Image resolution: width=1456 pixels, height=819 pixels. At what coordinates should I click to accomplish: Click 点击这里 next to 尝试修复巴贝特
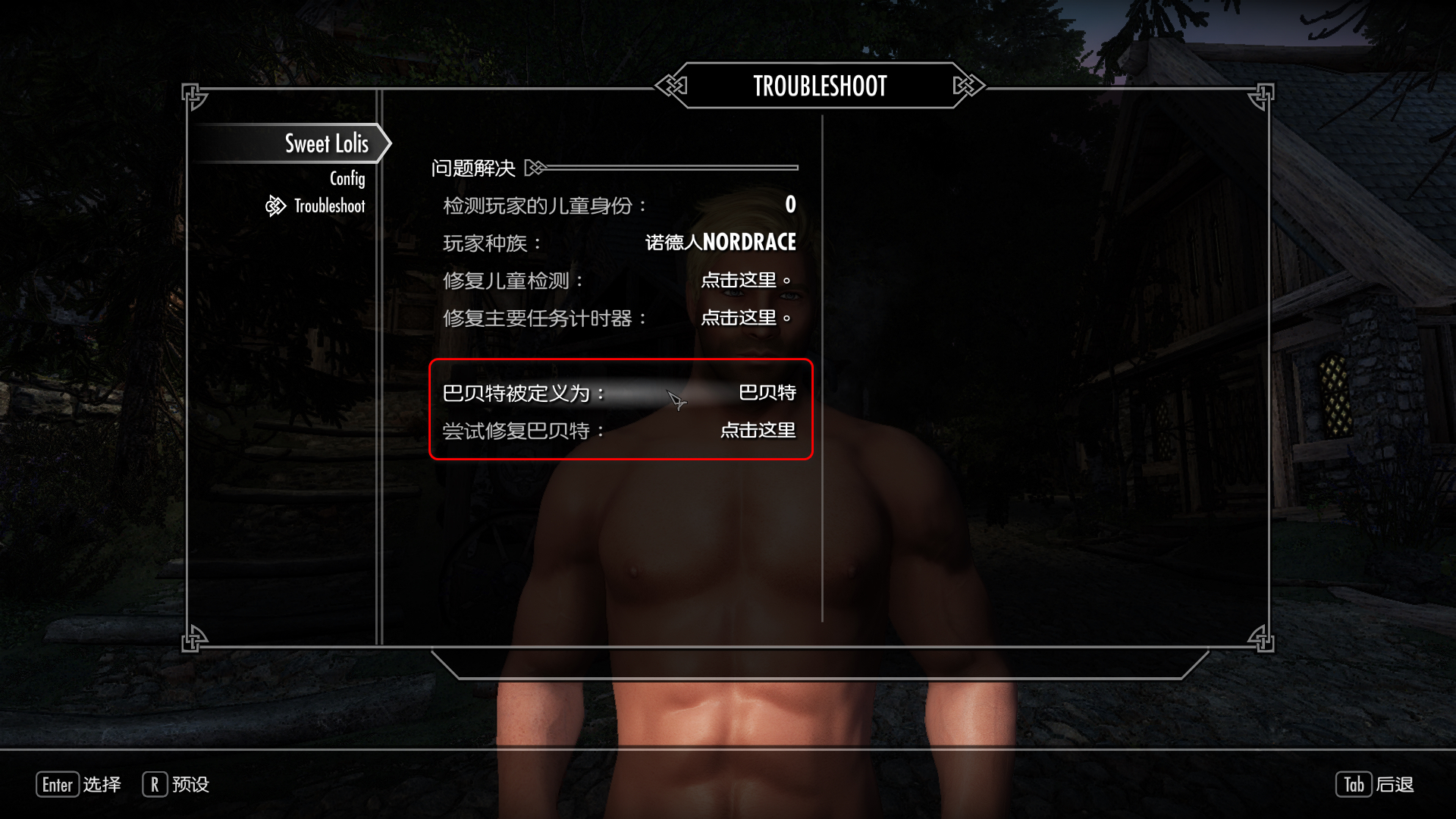tap(757, 431)
